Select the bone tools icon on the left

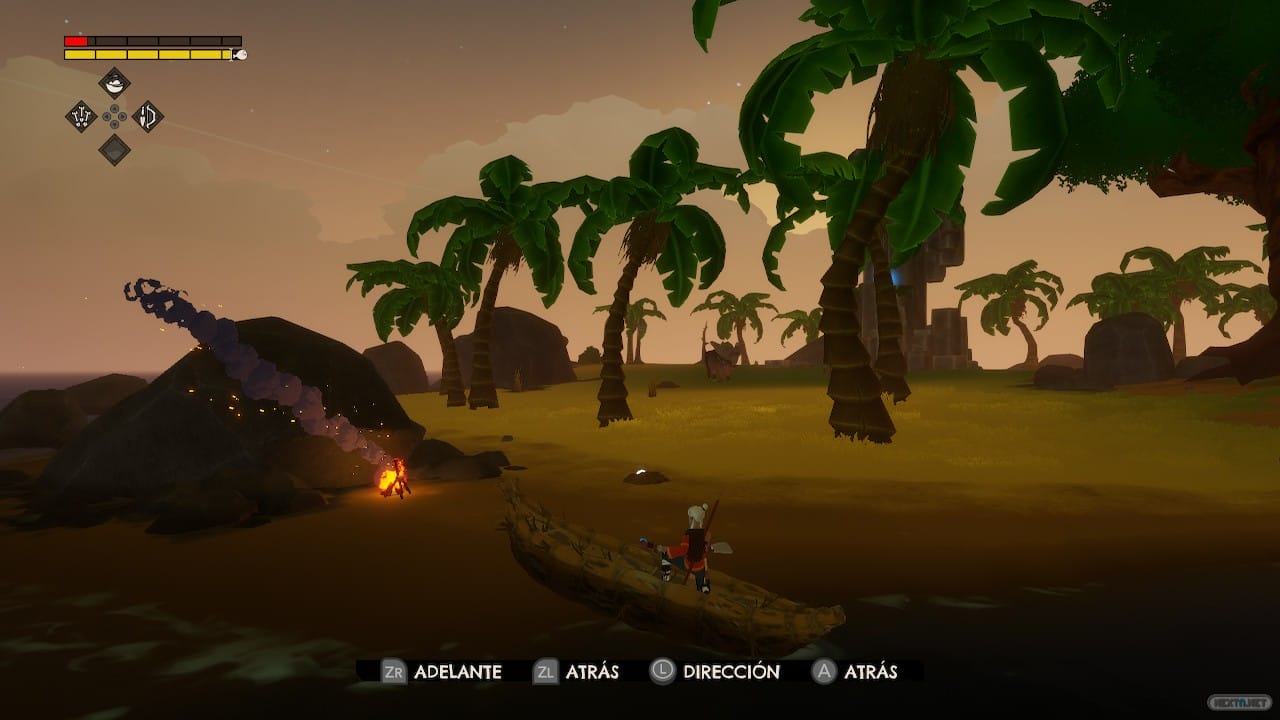(x=82, y=116)
